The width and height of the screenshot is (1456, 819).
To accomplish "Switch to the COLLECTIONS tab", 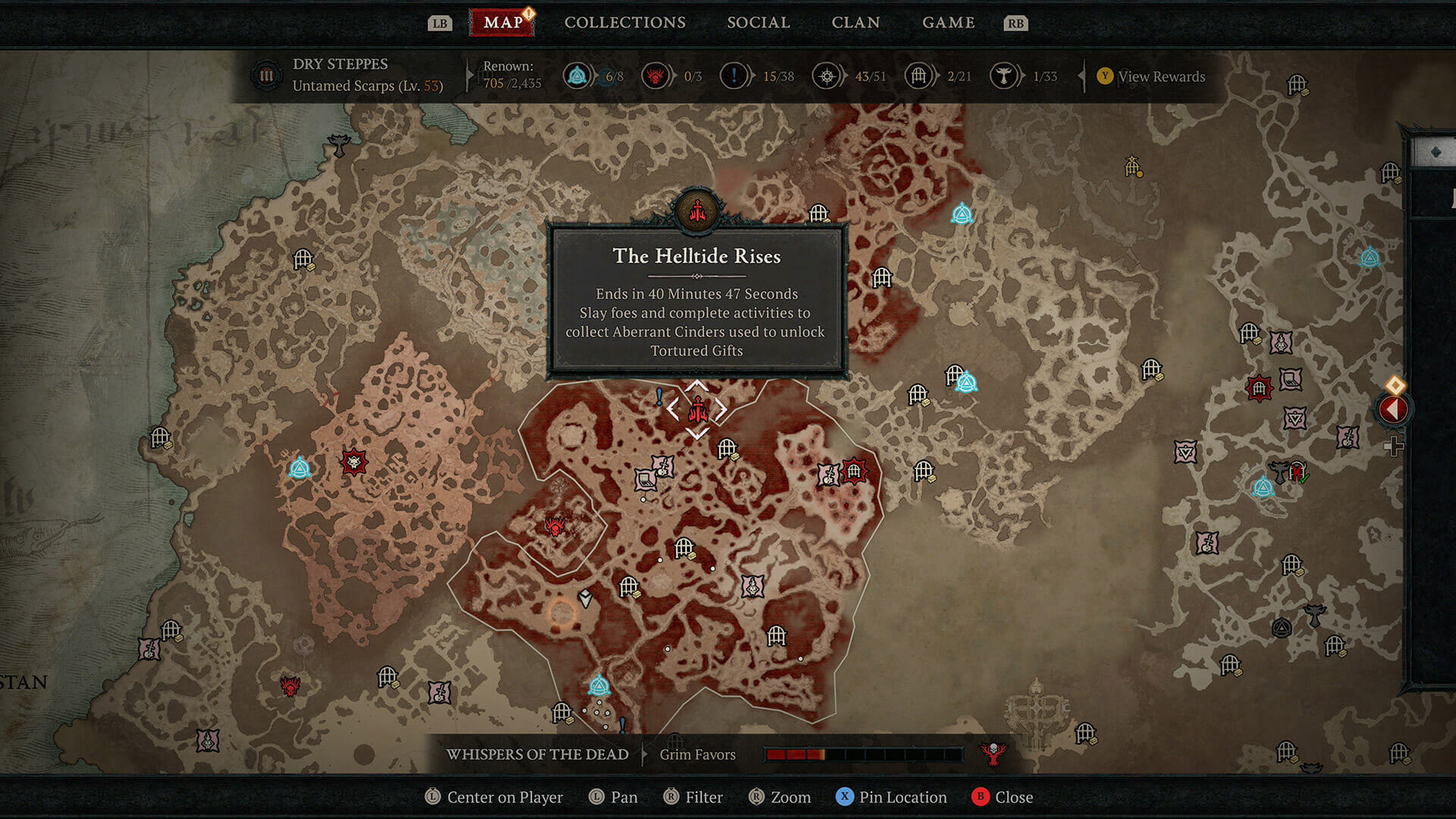I will click(624, 22).
